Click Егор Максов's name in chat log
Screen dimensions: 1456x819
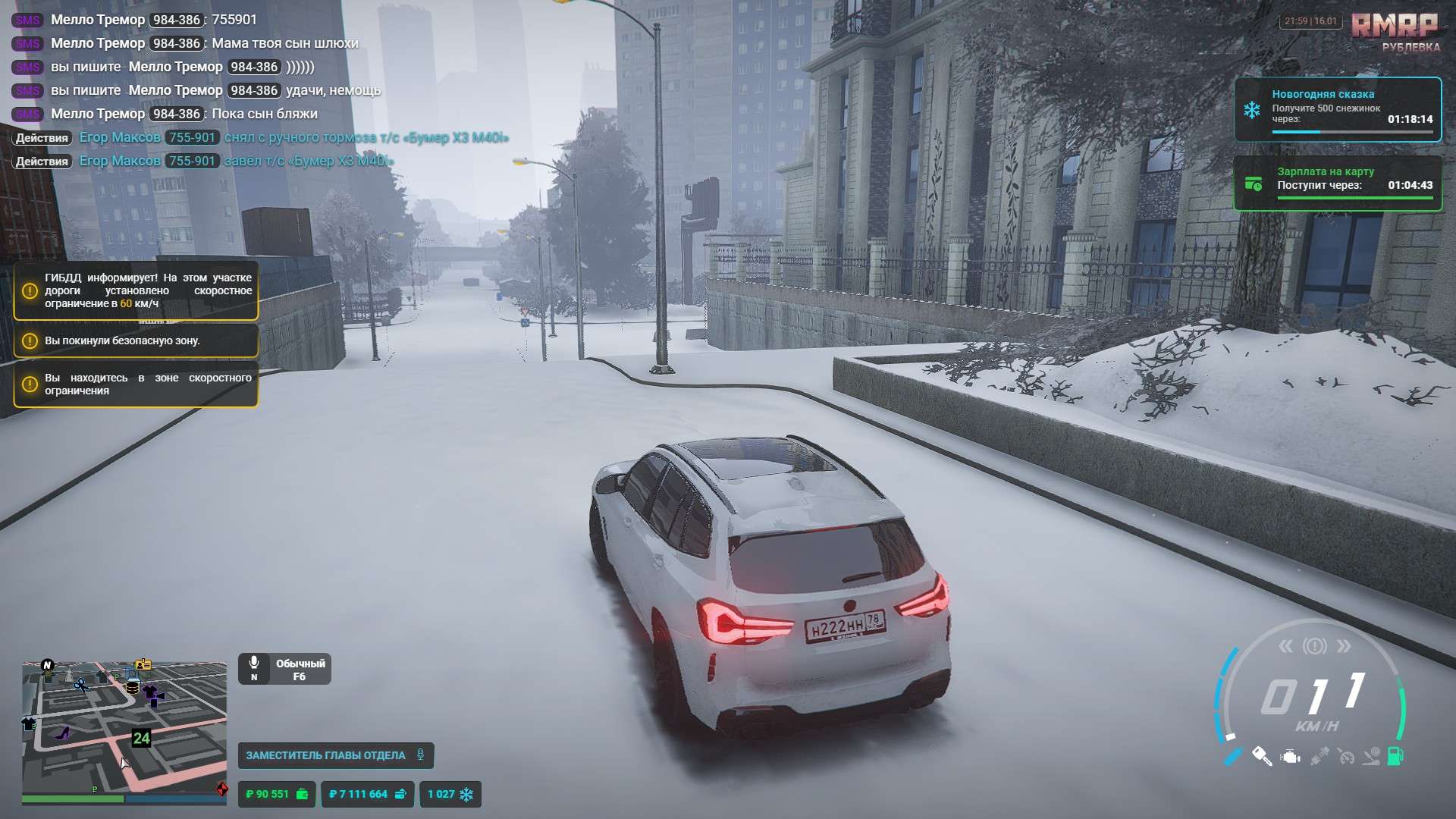pos(120,137)
